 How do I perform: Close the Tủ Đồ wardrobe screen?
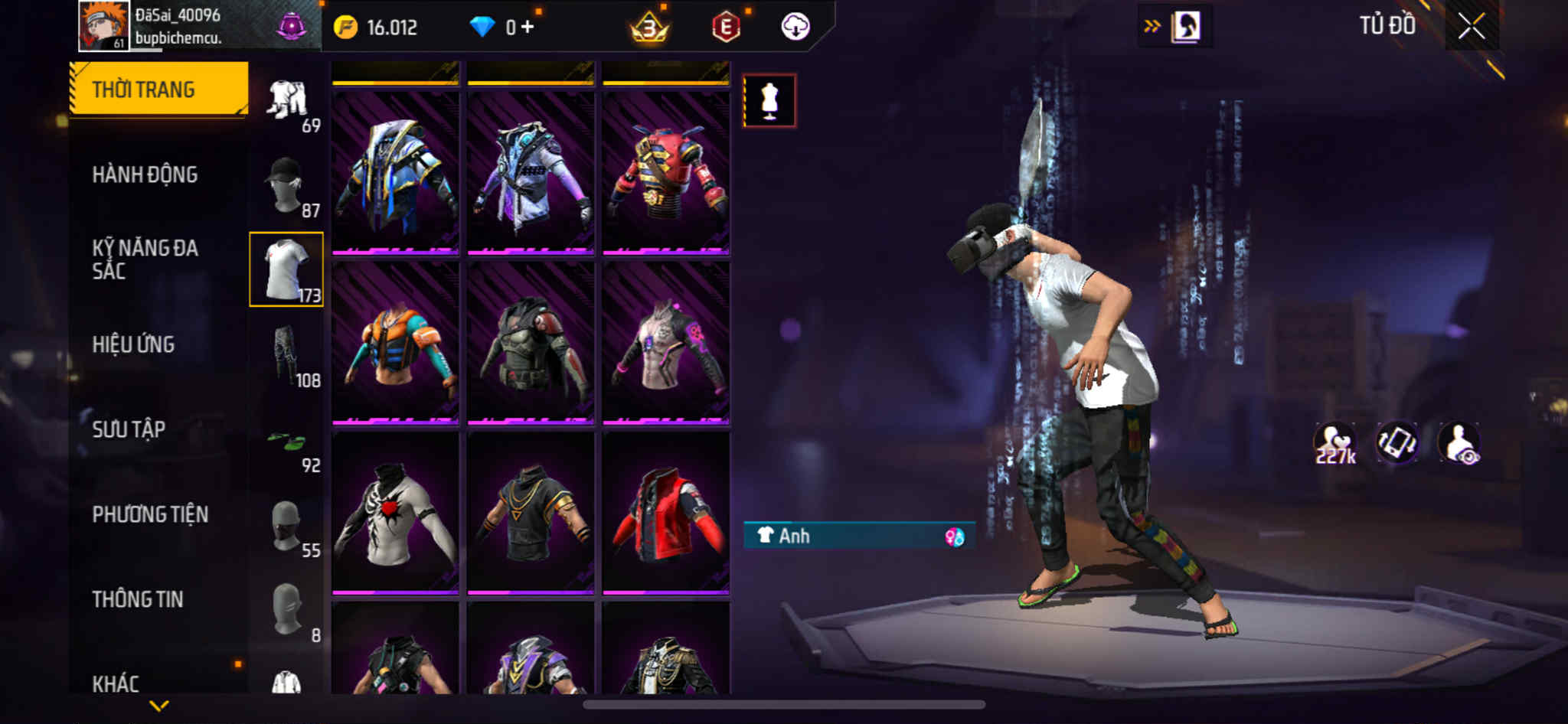point(1471,27)
